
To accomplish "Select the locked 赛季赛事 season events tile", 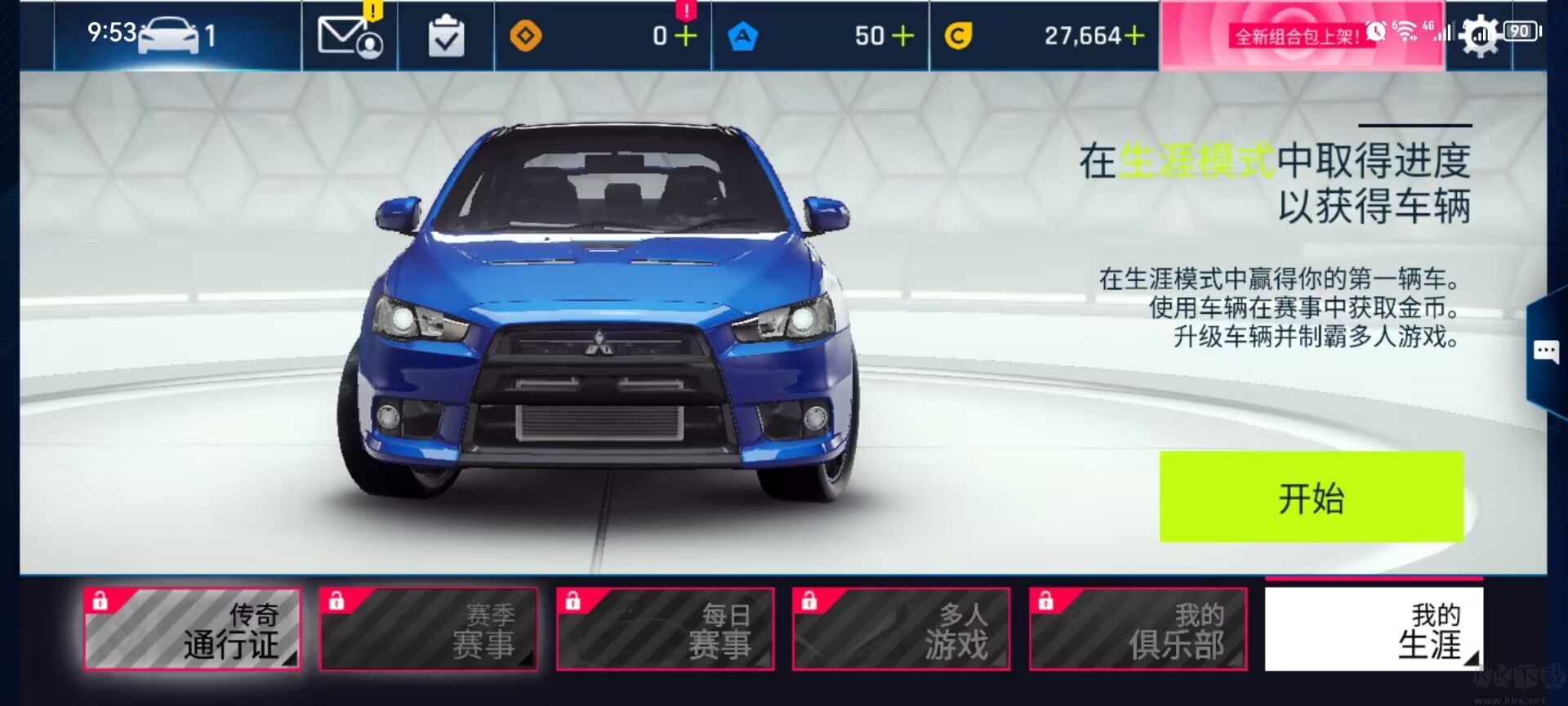I will [428, 629].
